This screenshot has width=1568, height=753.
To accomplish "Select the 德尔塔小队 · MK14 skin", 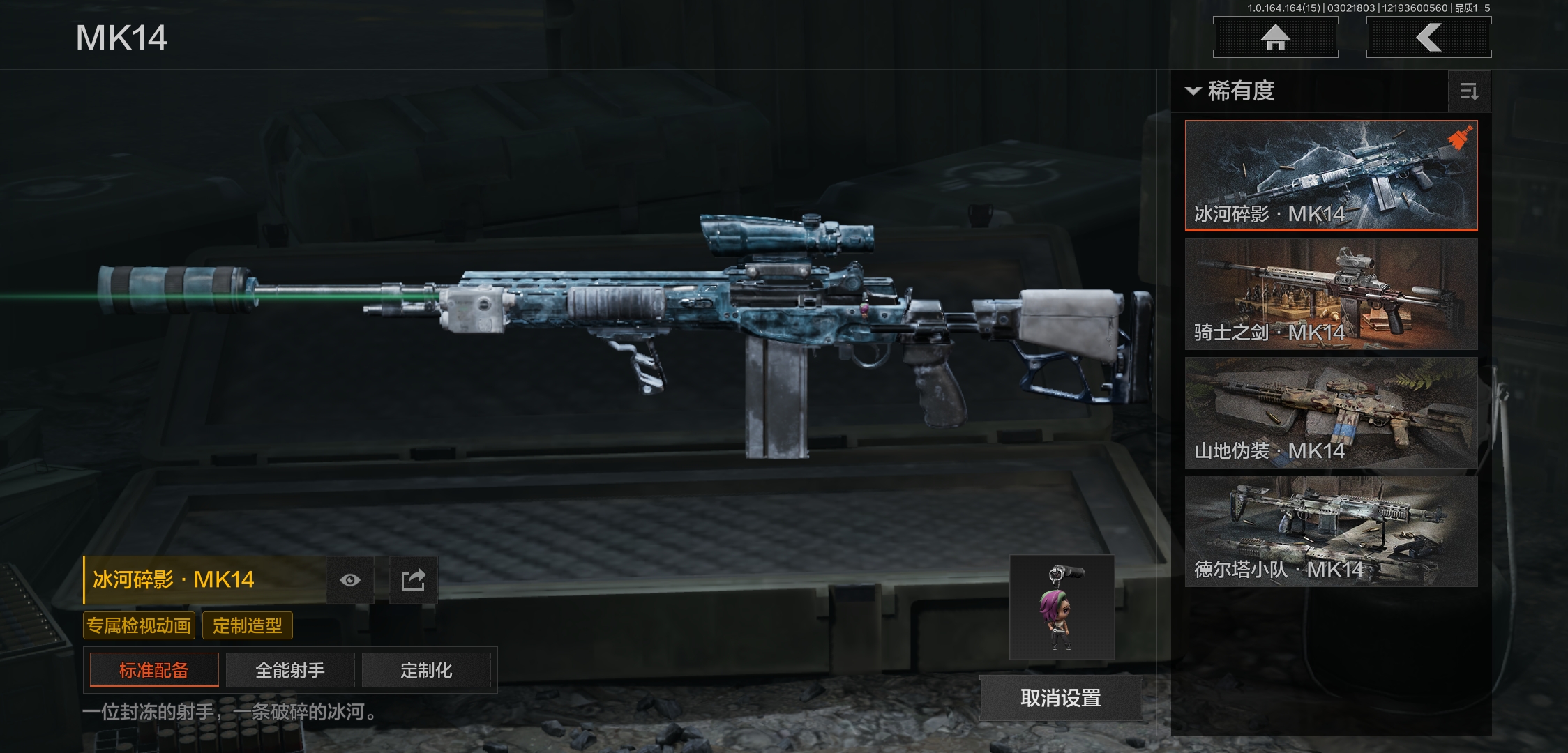I will click(x=1331, y=531).
